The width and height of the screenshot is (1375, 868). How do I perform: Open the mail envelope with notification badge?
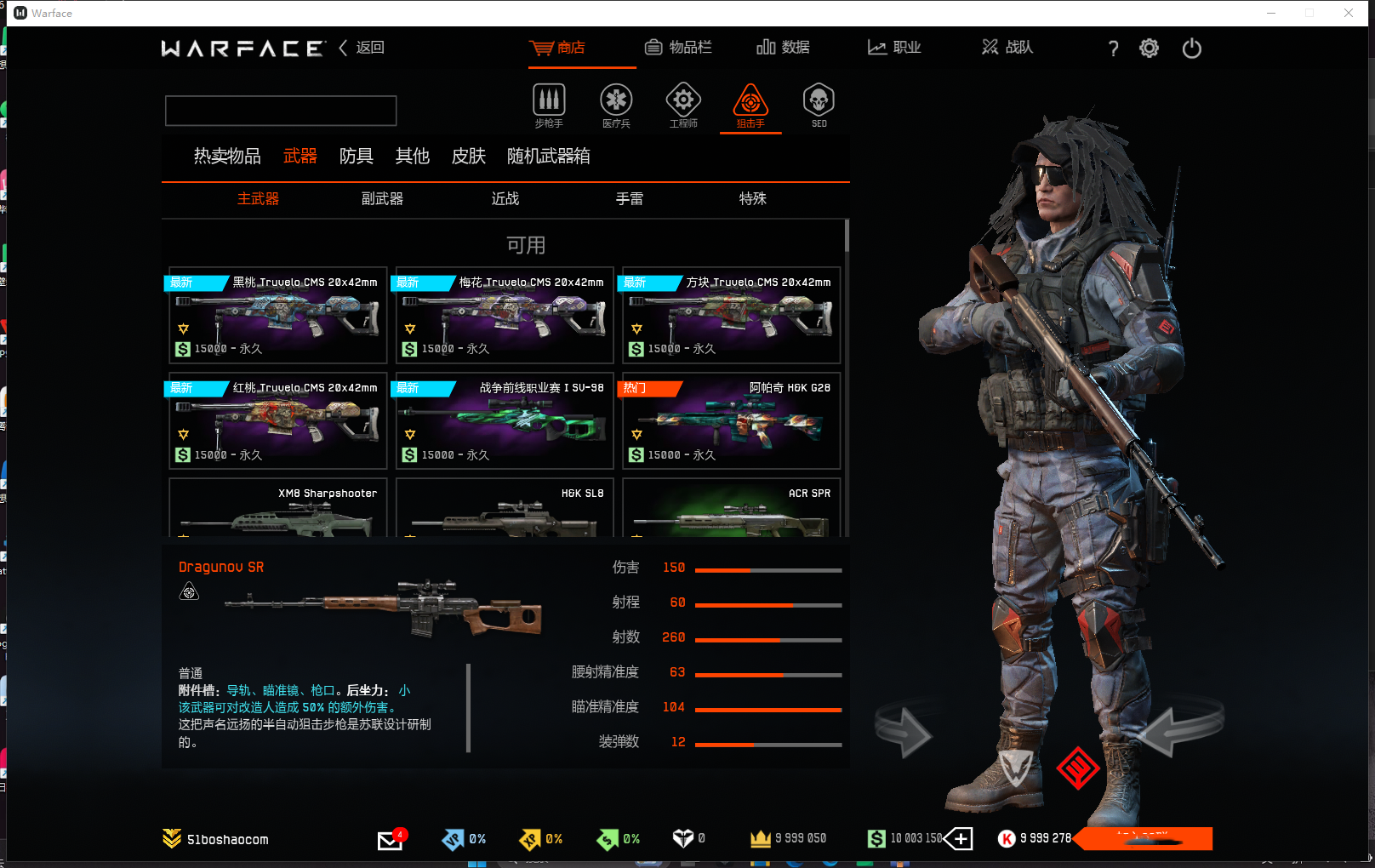tap(390, 840)
